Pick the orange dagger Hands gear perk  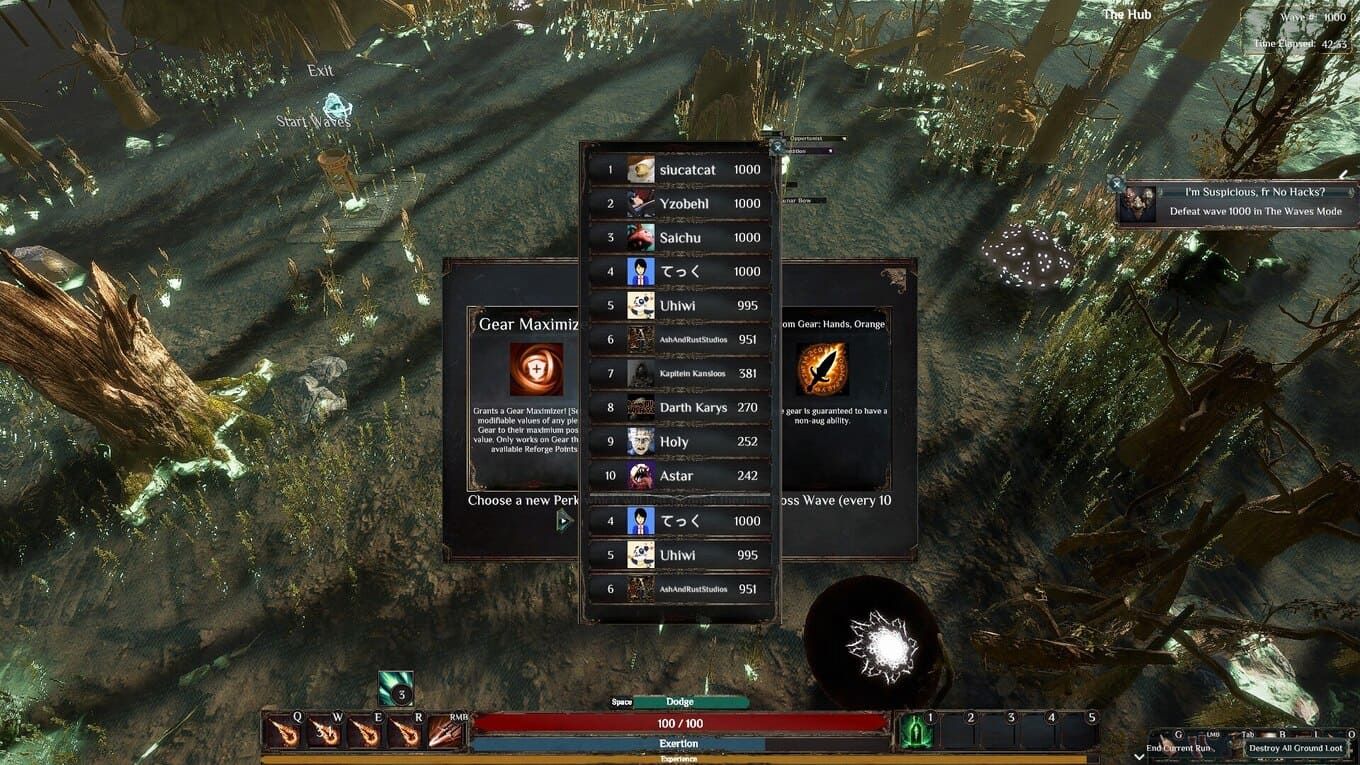pyautogui.click(x=822, y=369)
